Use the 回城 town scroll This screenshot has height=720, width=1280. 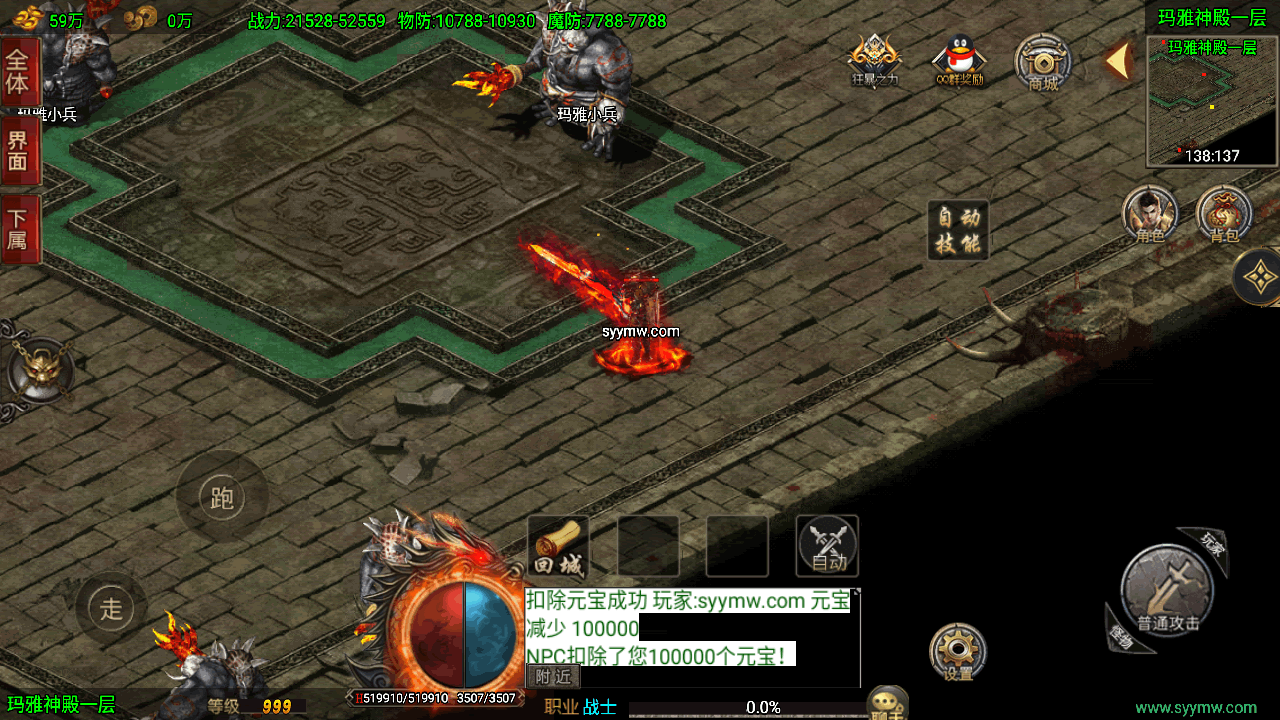click(558, 547)
